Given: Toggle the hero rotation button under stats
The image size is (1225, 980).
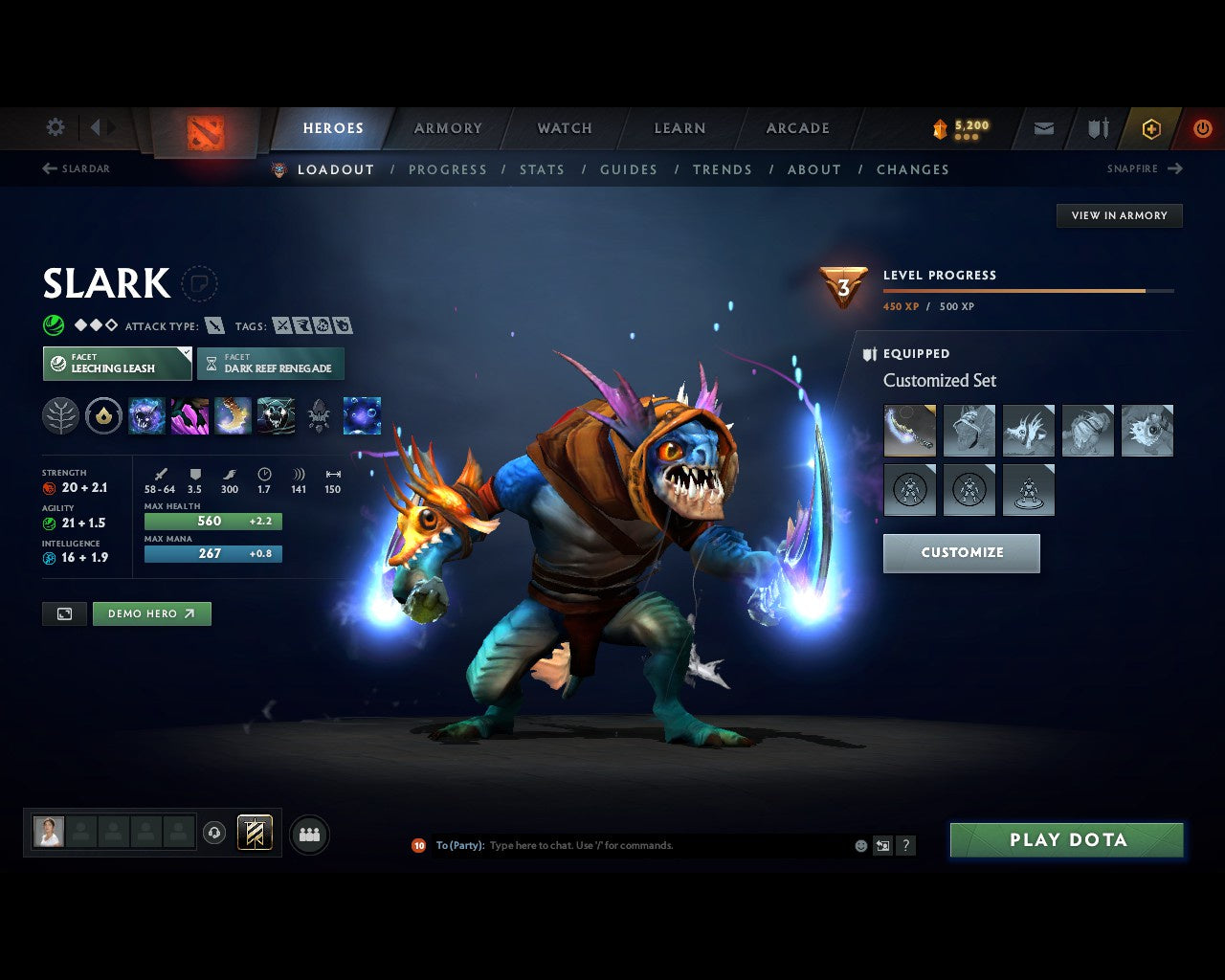Looking at the screenshot, I should pos(64,613).
